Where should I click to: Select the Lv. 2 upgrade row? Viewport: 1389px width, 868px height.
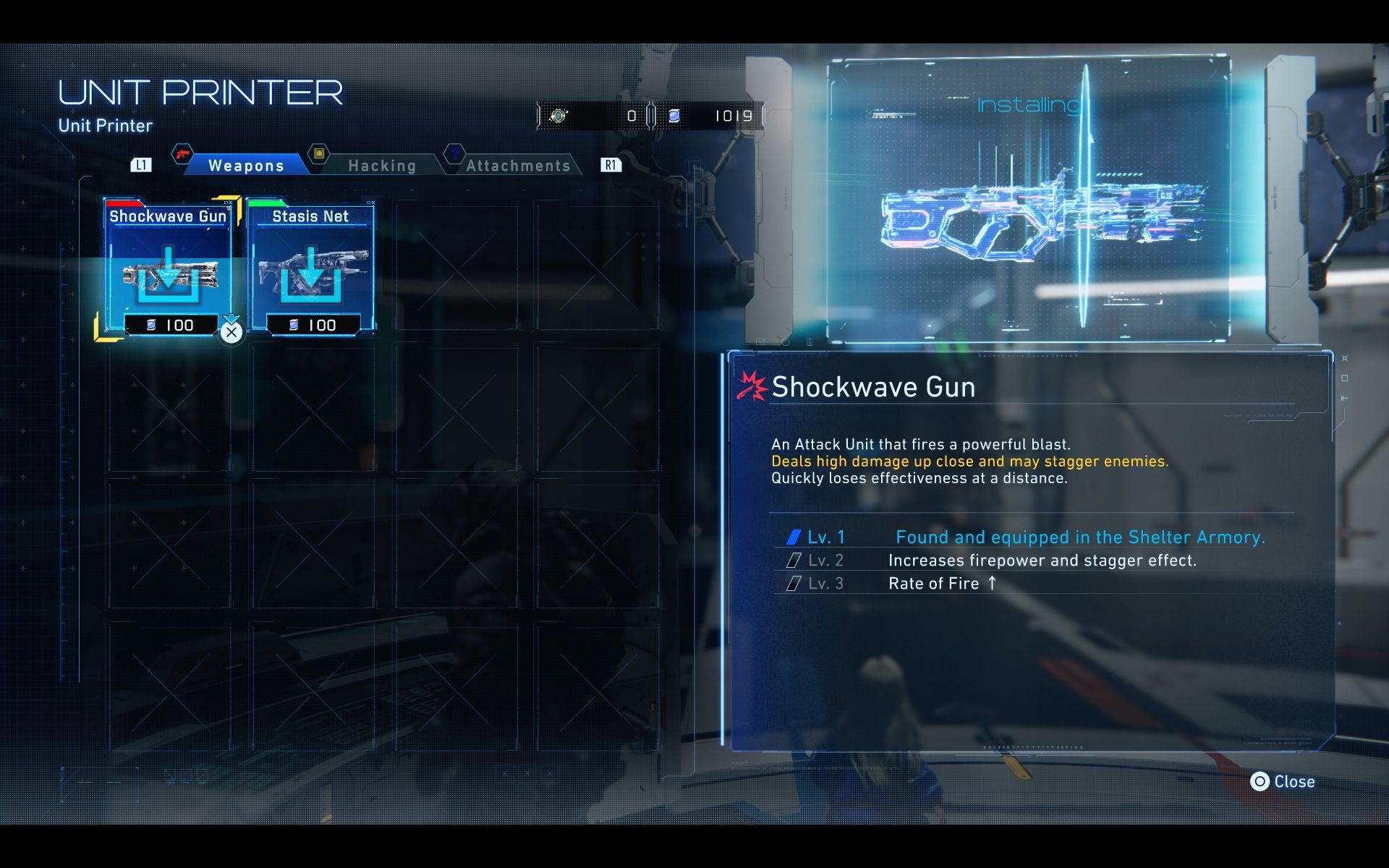click(1020, 561)
